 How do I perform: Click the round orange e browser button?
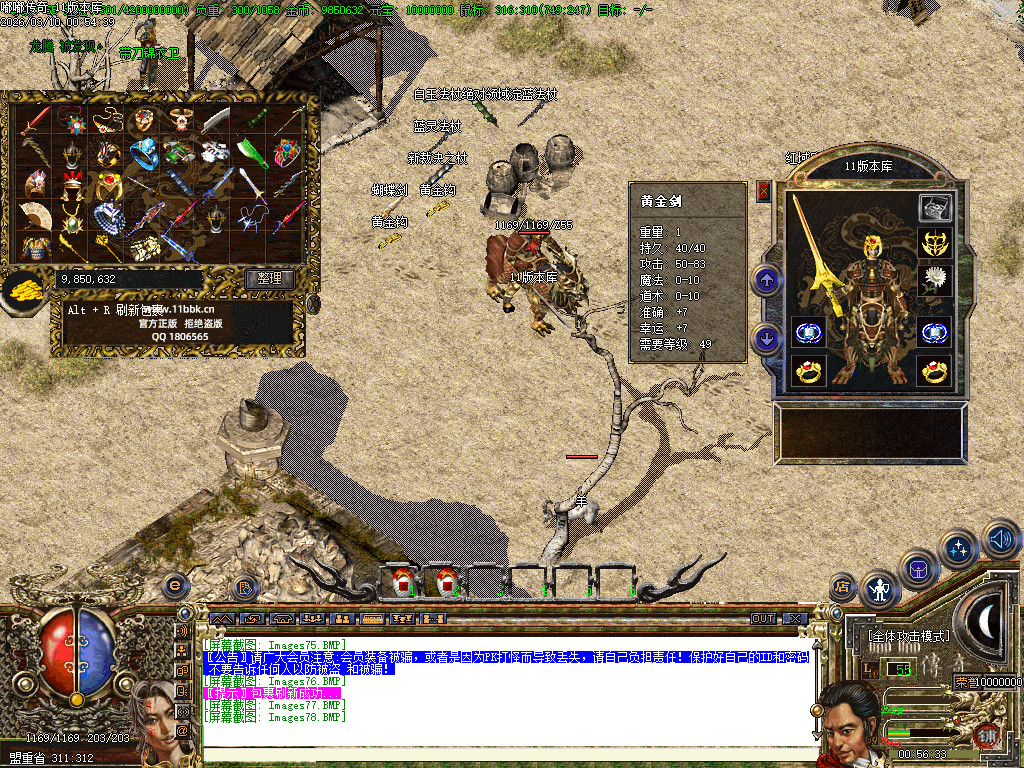pos(176,584)
